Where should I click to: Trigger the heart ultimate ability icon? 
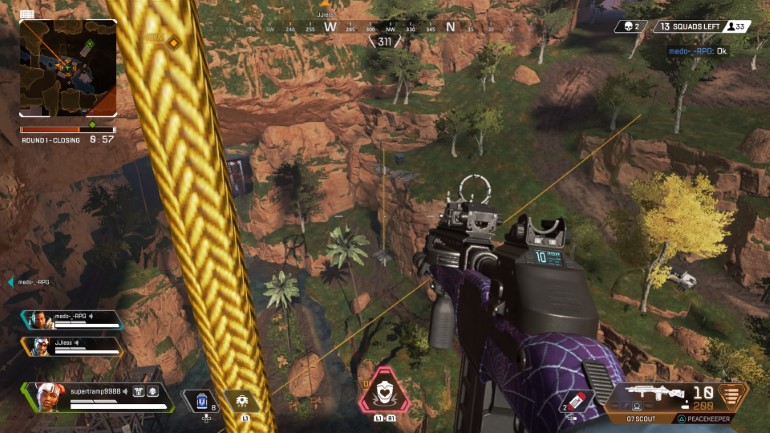[384, 391]
